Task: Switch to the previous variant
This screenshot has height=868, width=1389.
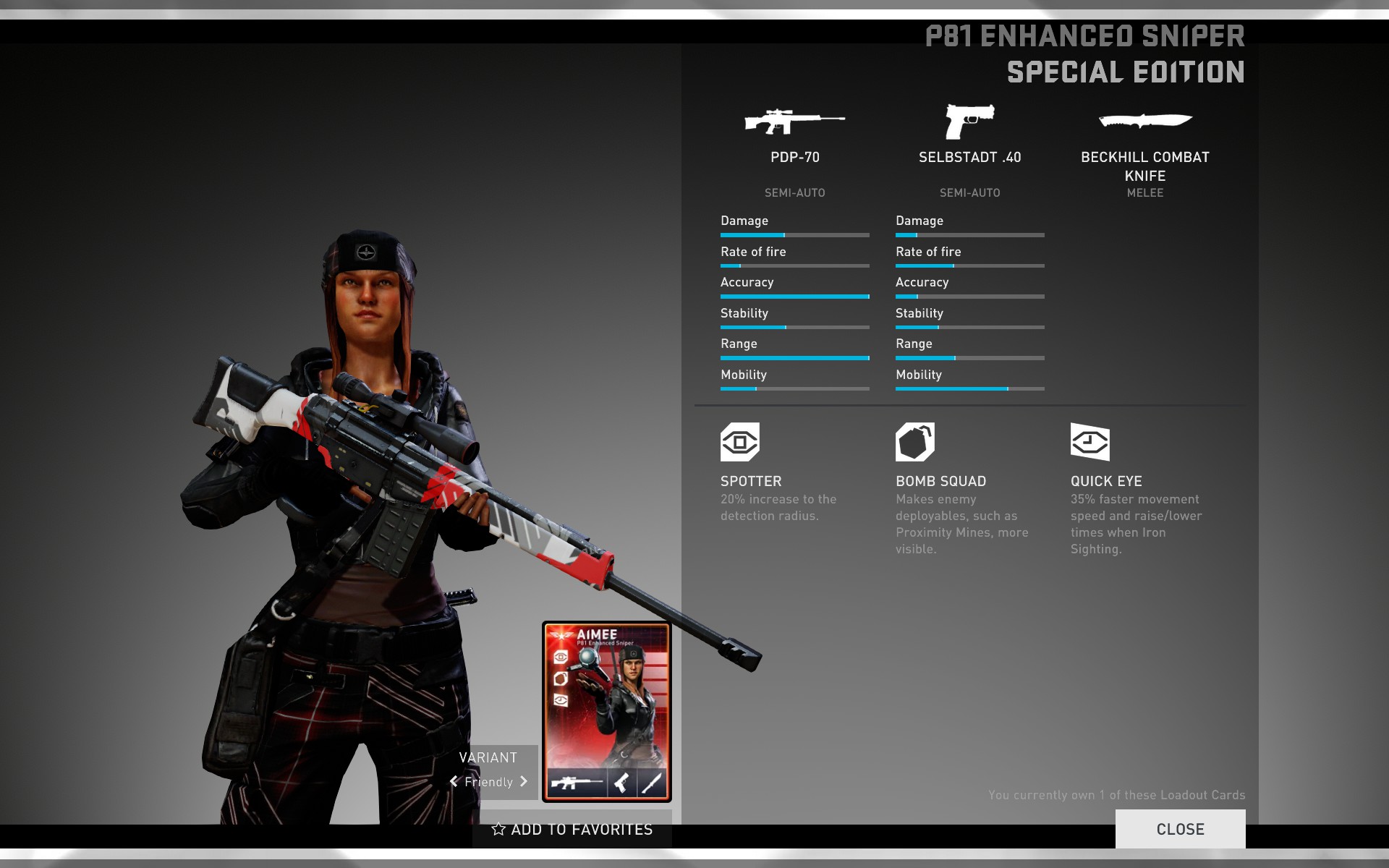Action: tap(454, 781)
